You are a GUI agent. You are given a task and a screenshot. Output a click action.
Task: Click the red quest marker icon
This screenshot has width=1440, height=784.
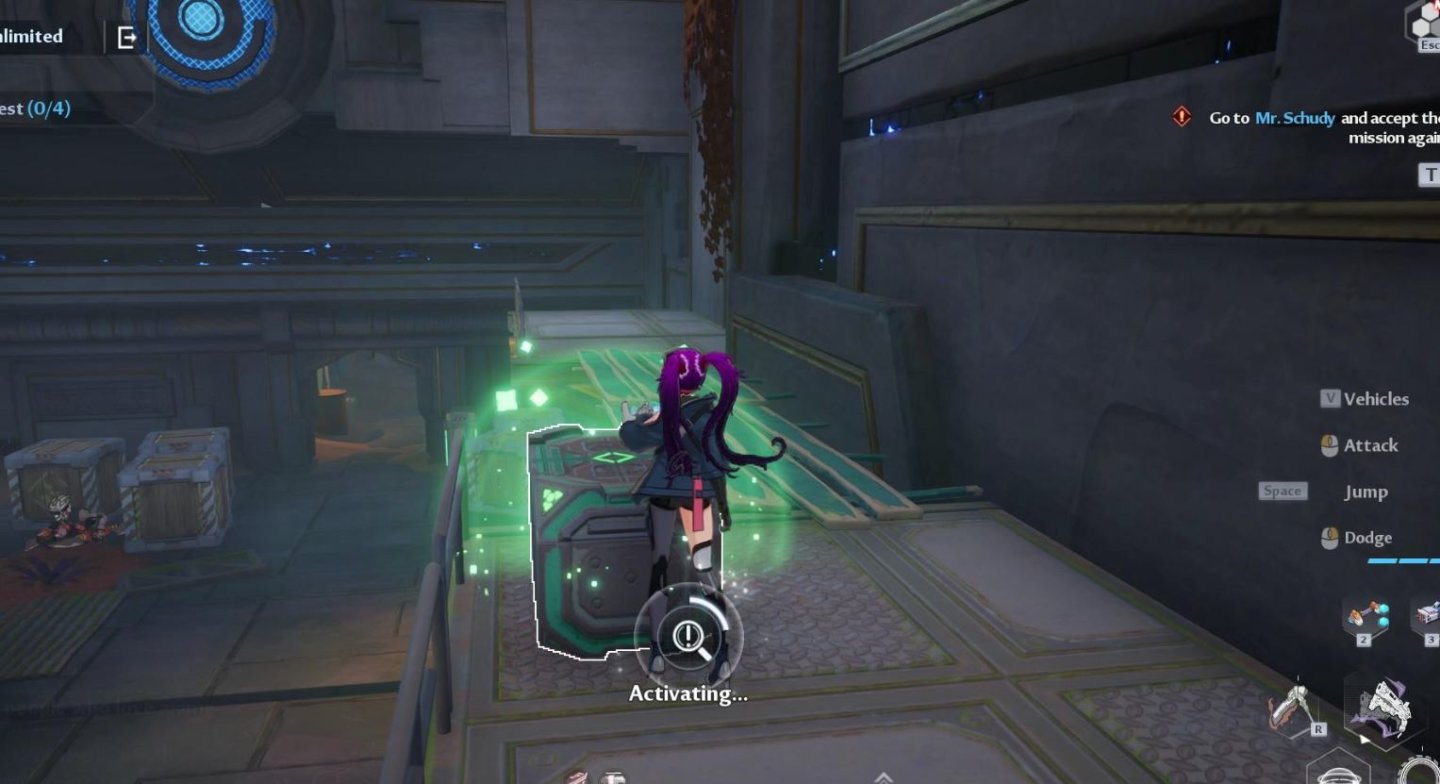(x=1182, y=117)
